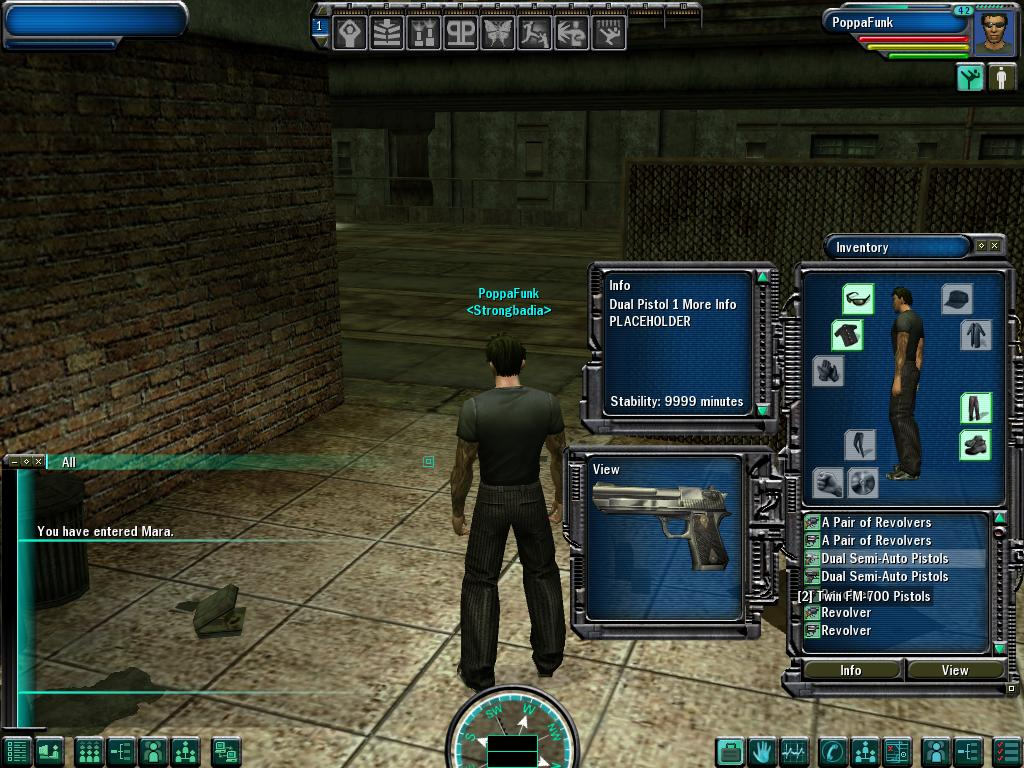Click the disc item slot
This screenshot has height=768, width=1024.
[863, 483]
